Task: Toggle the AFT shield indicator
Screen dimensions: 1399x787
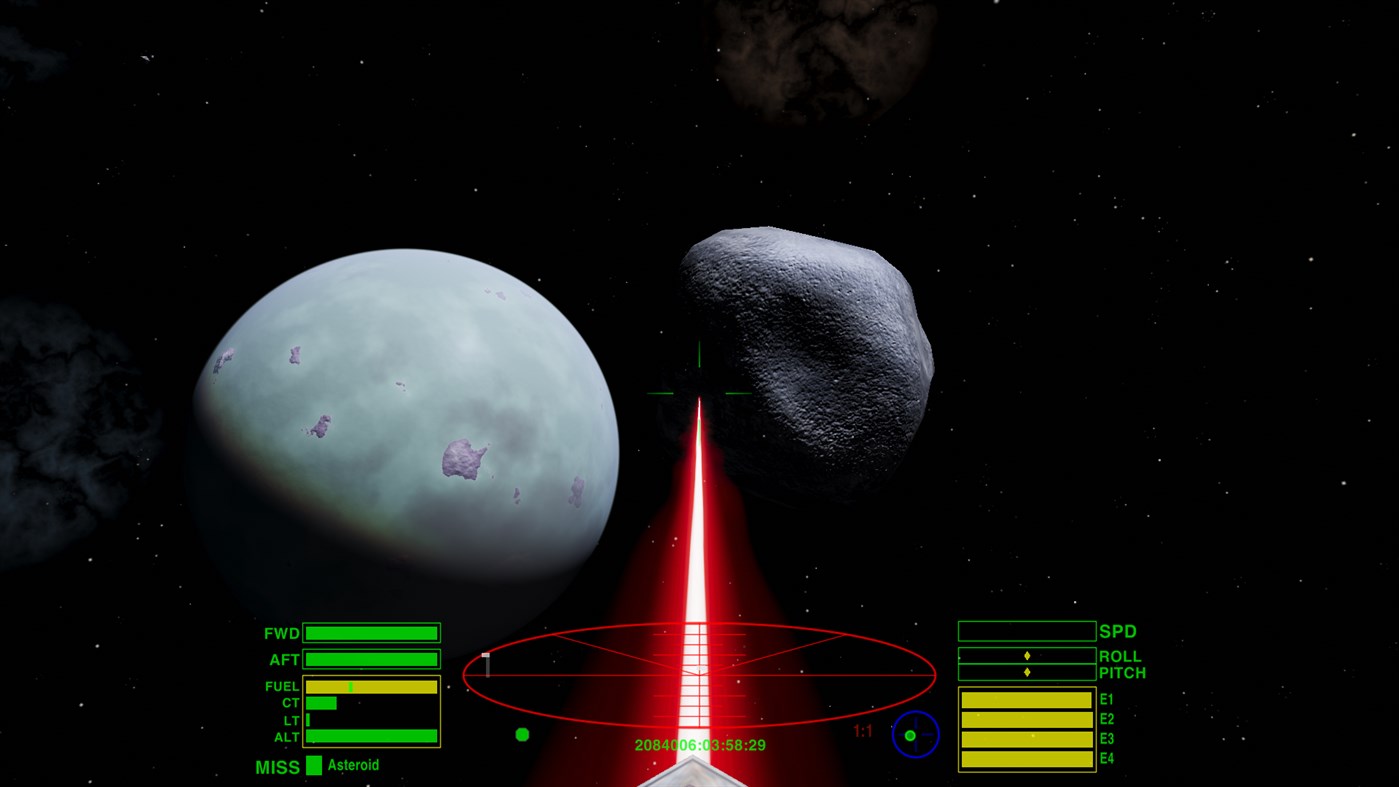Action: click(x=371, y=659)
